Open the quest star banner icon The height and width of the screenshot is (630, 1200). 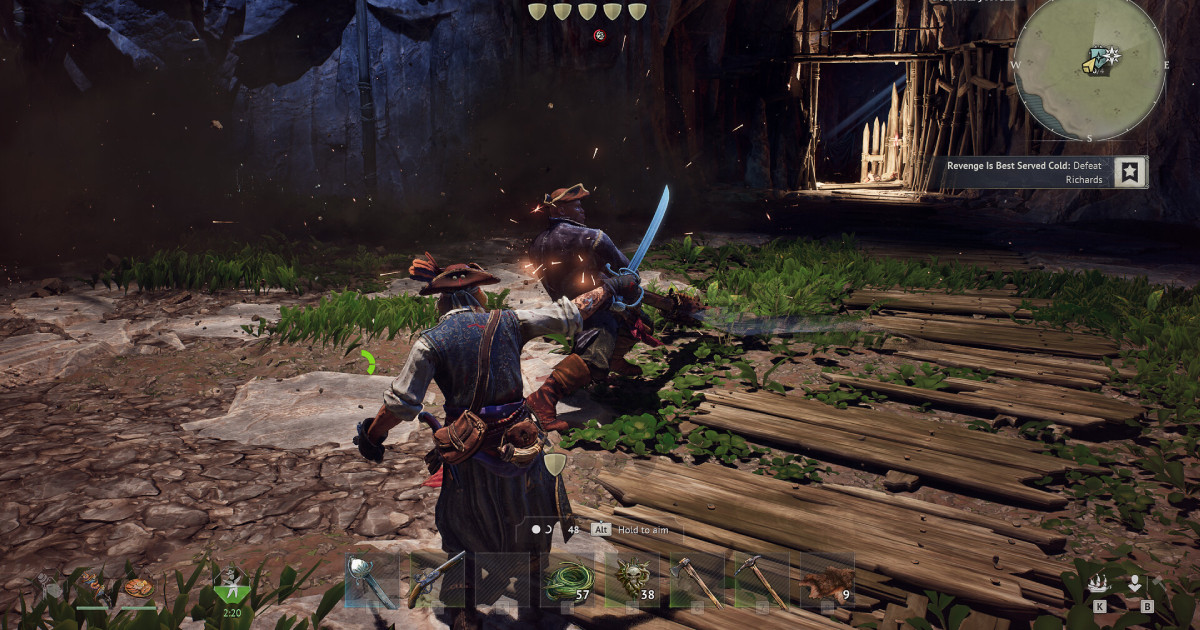1130,172
